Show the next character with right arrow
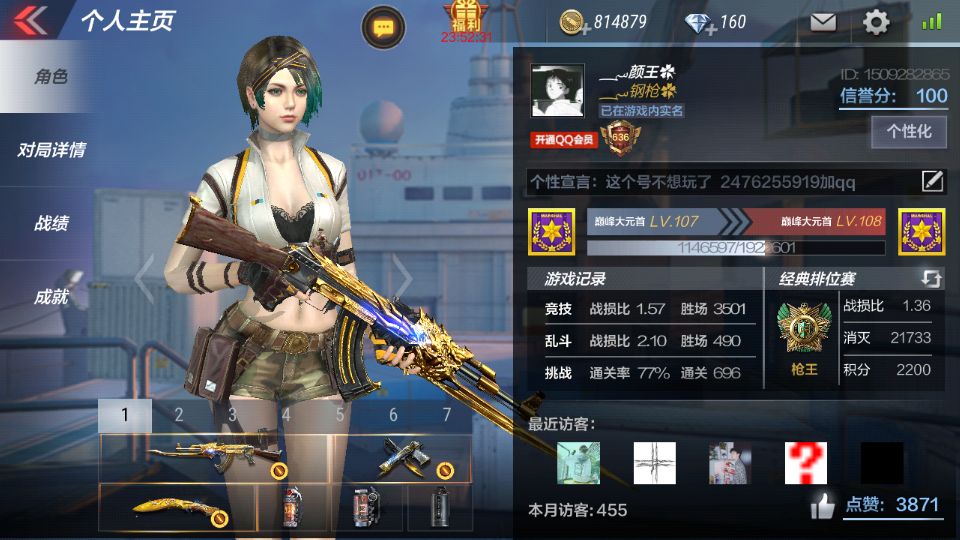 401,278
